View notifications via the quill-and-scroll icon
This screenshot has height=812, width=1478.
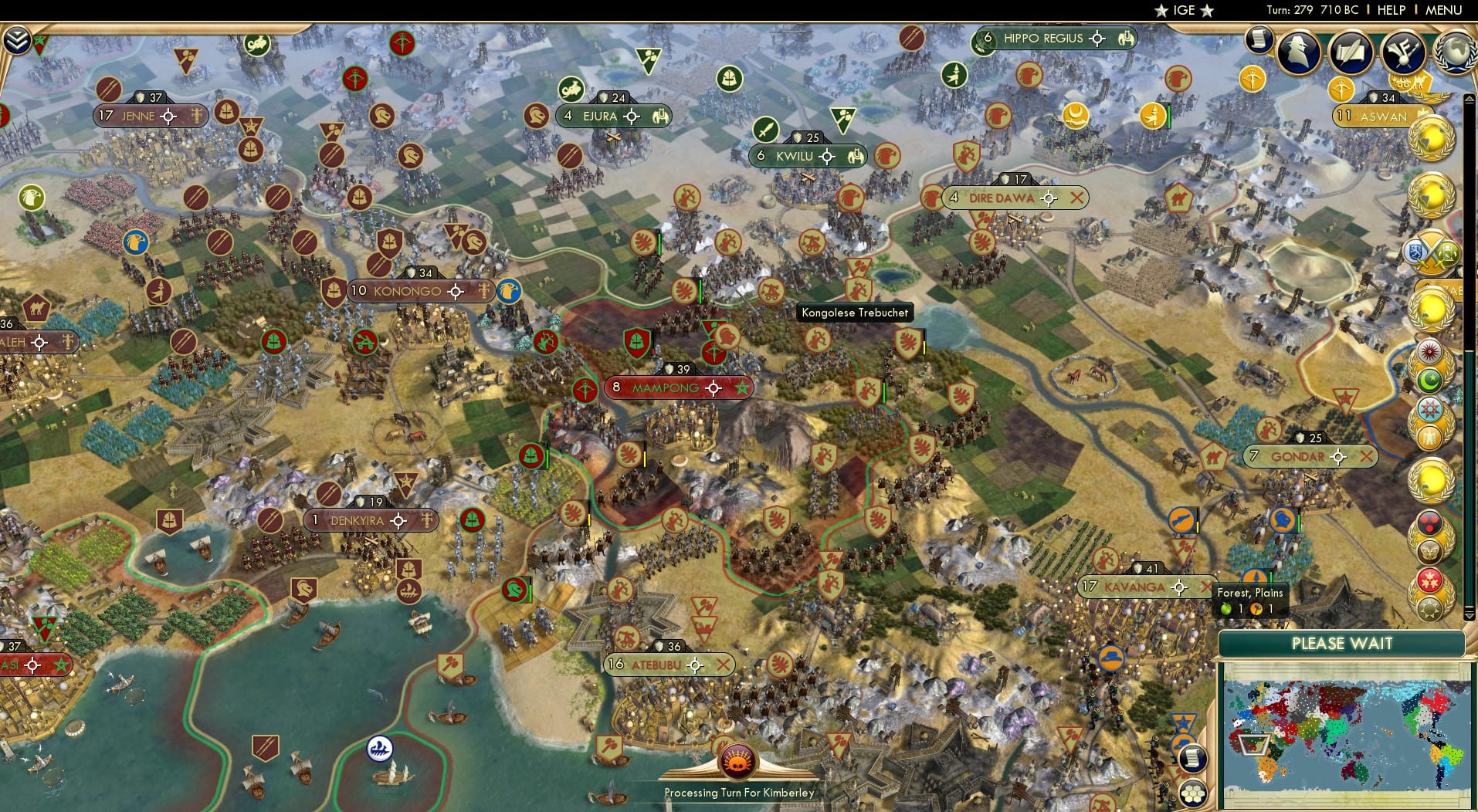(x=1352, y=52)
